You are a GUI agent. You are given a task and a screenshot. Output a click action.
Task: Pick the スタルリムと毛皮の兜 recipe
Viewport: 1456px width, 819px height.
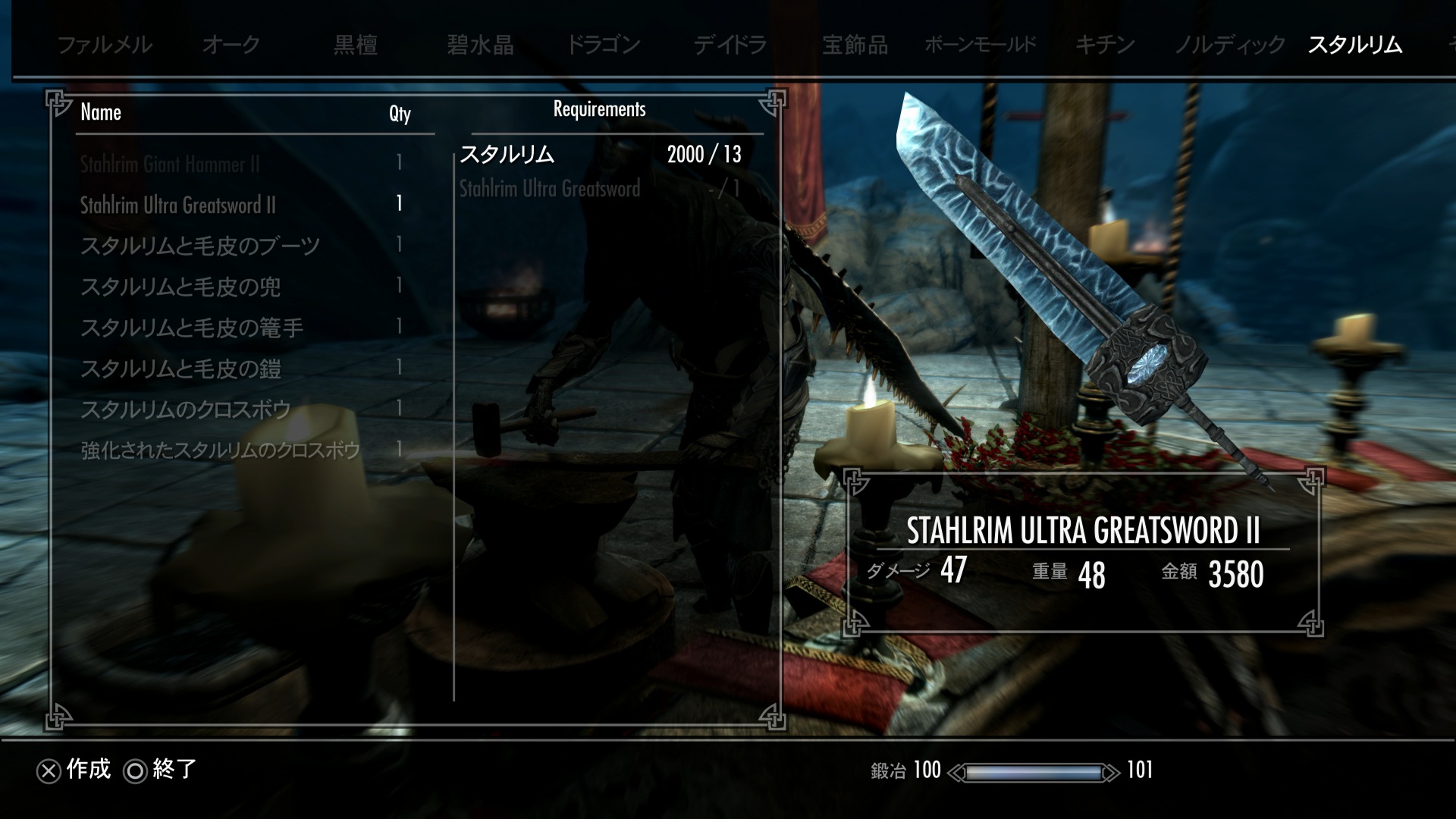[x=180, y=287]
